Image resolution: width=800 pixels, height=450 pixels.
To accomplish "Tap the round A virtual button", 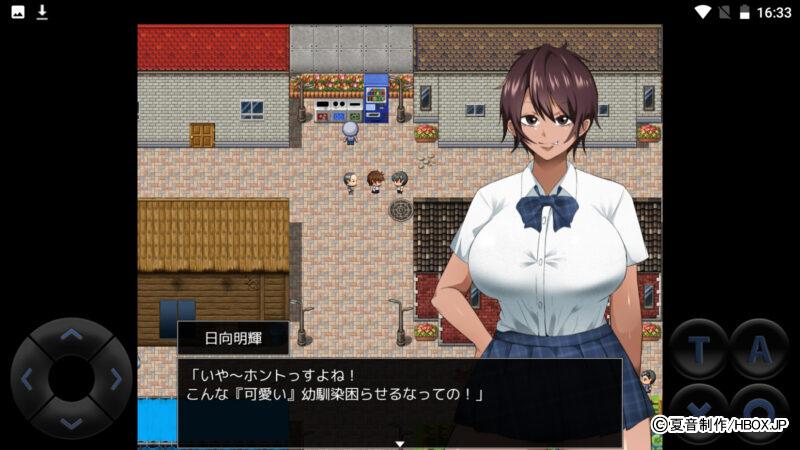I will pyautogui.click(x=759, y=349).
